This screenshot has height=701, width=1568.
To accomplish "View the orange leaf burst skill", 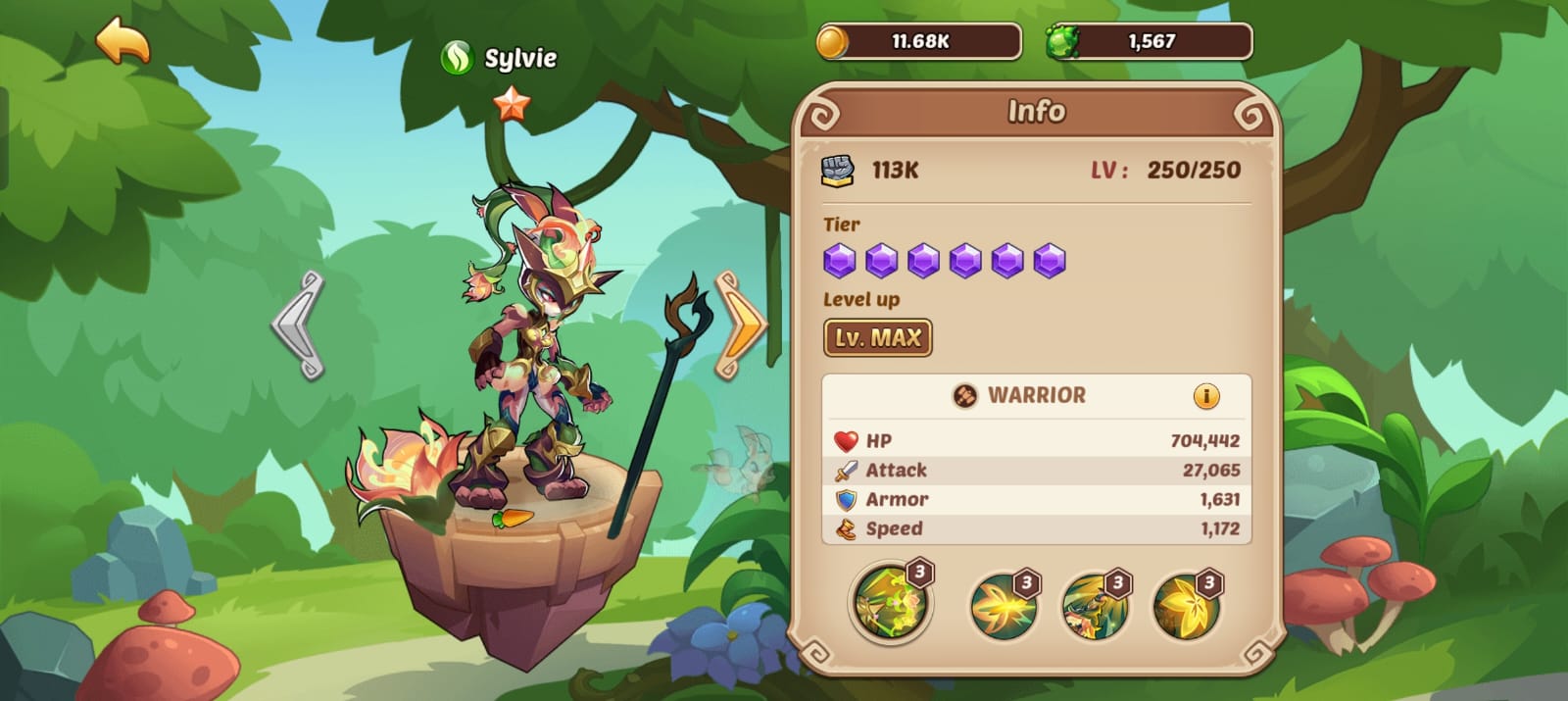I will click(x=1003, y=606).
